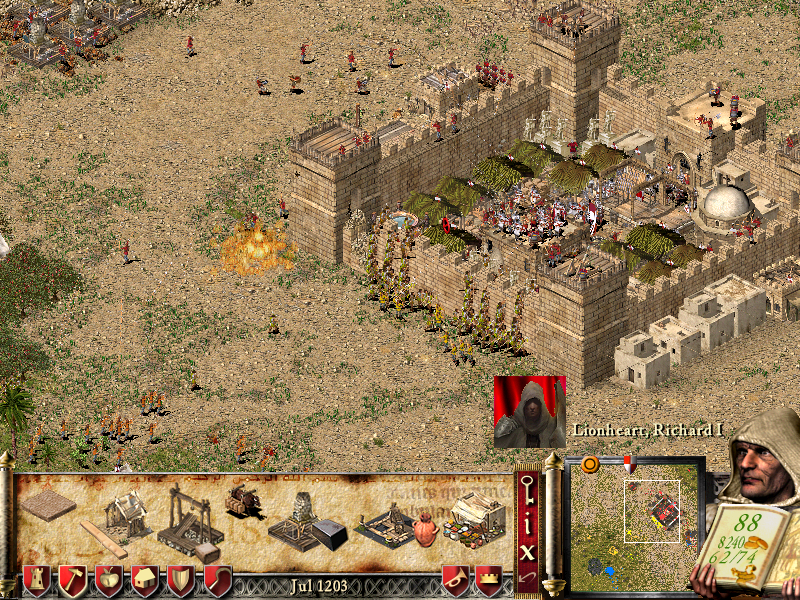
Task: Select the ox tether
Action: coord(242,499)
